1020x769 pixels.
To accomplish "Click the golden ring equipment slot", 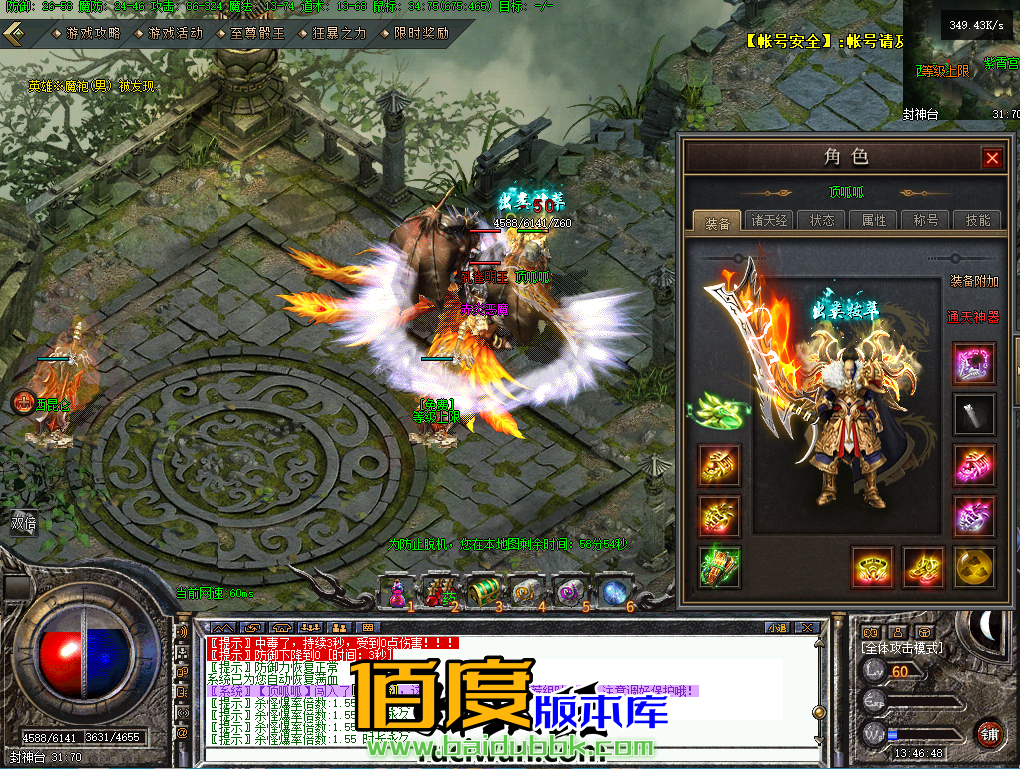I will [872, 567].
